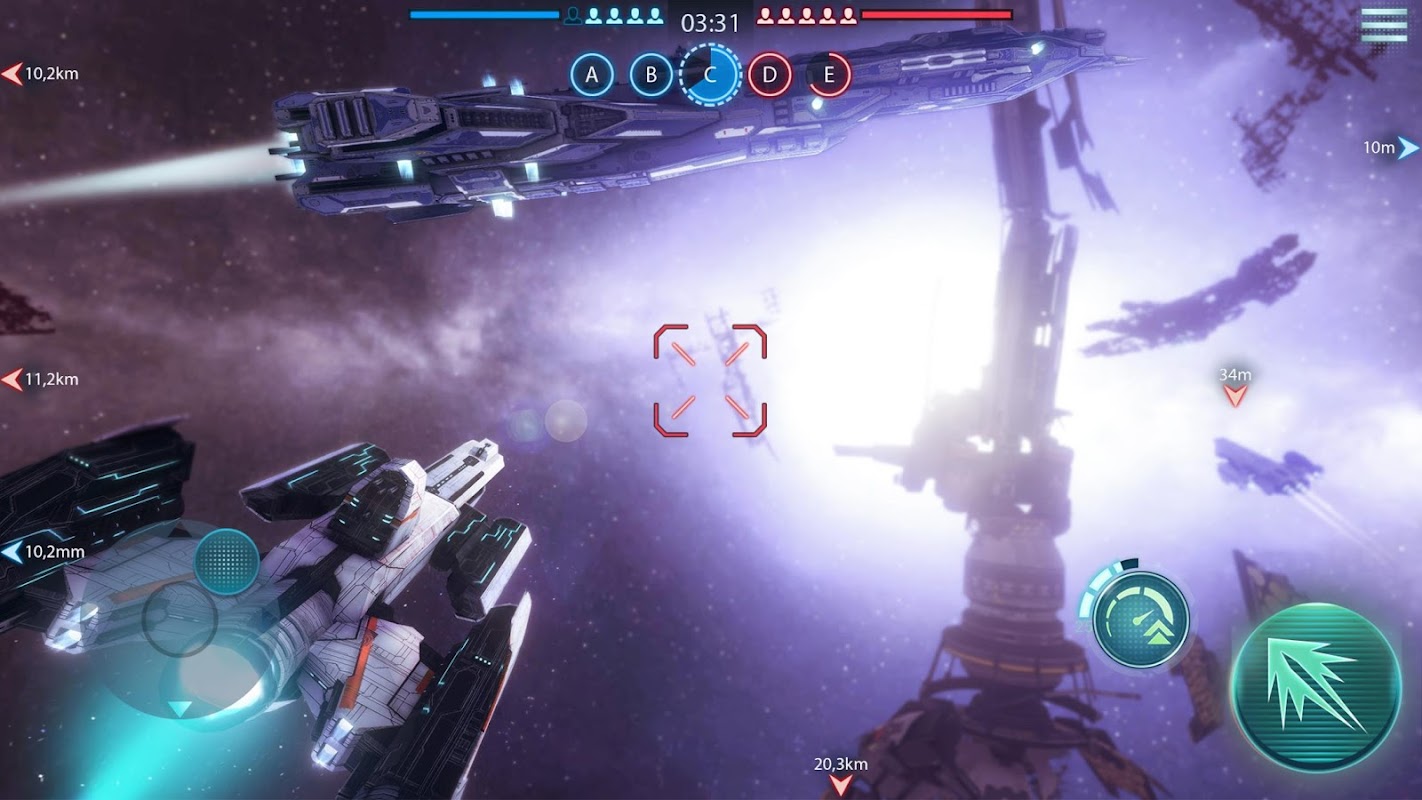Select capture point D indicator
This screenshot has width=1422, height=800.
(769, 75)
